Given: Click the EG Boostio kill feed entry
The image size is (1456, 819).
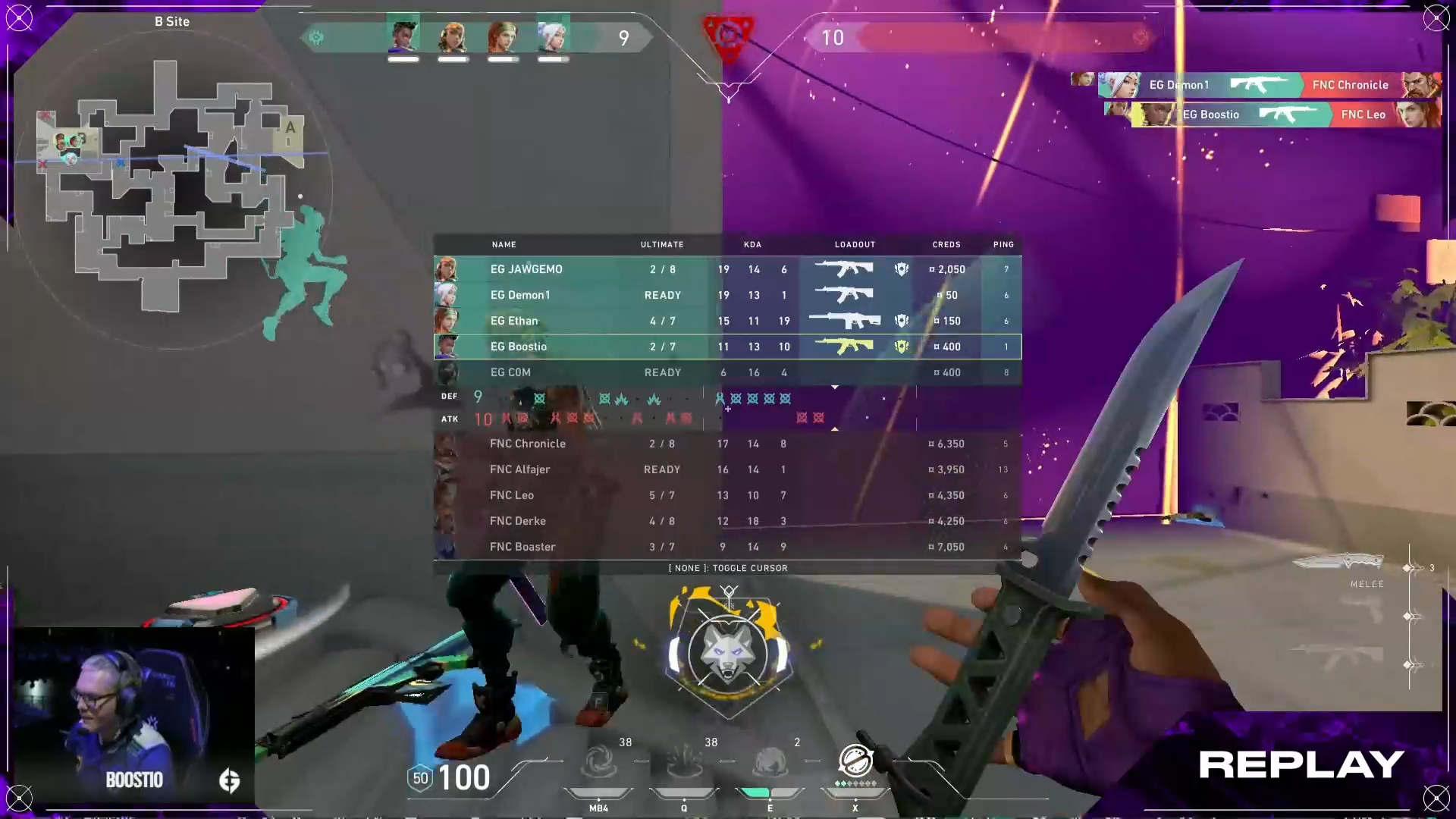Looking at the screenshot, I should click(x=1285, y=115).
